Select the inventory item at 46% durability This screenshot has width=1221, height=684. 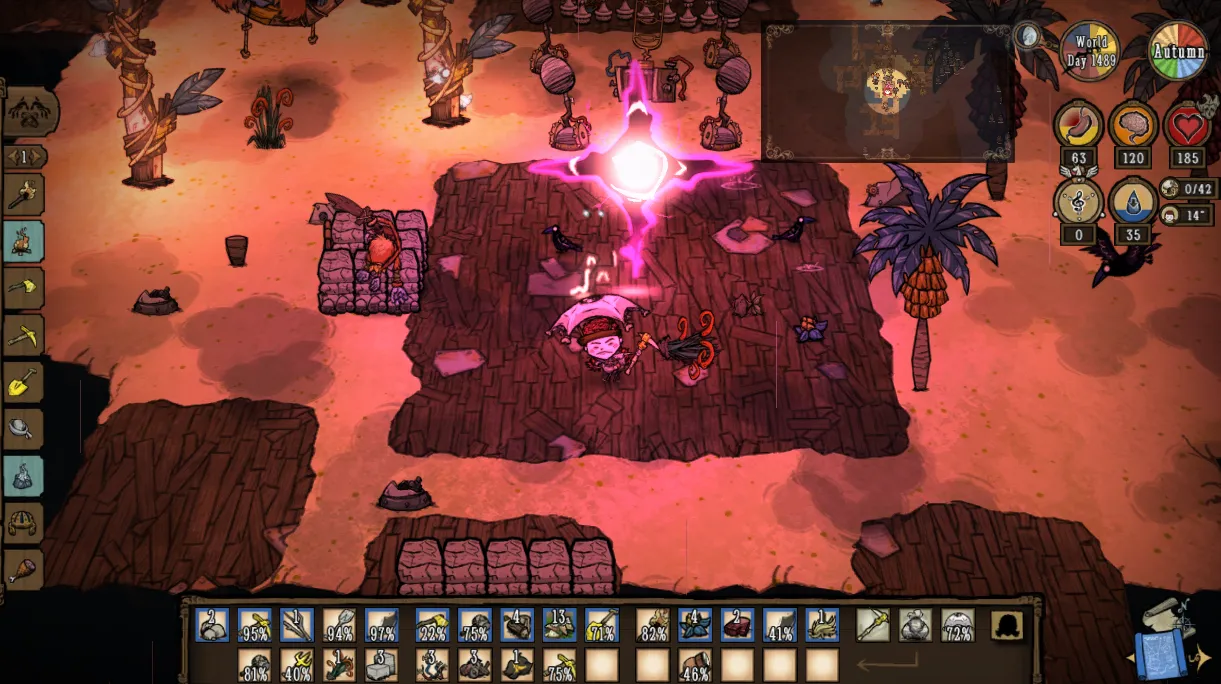[x=695, y=665]
